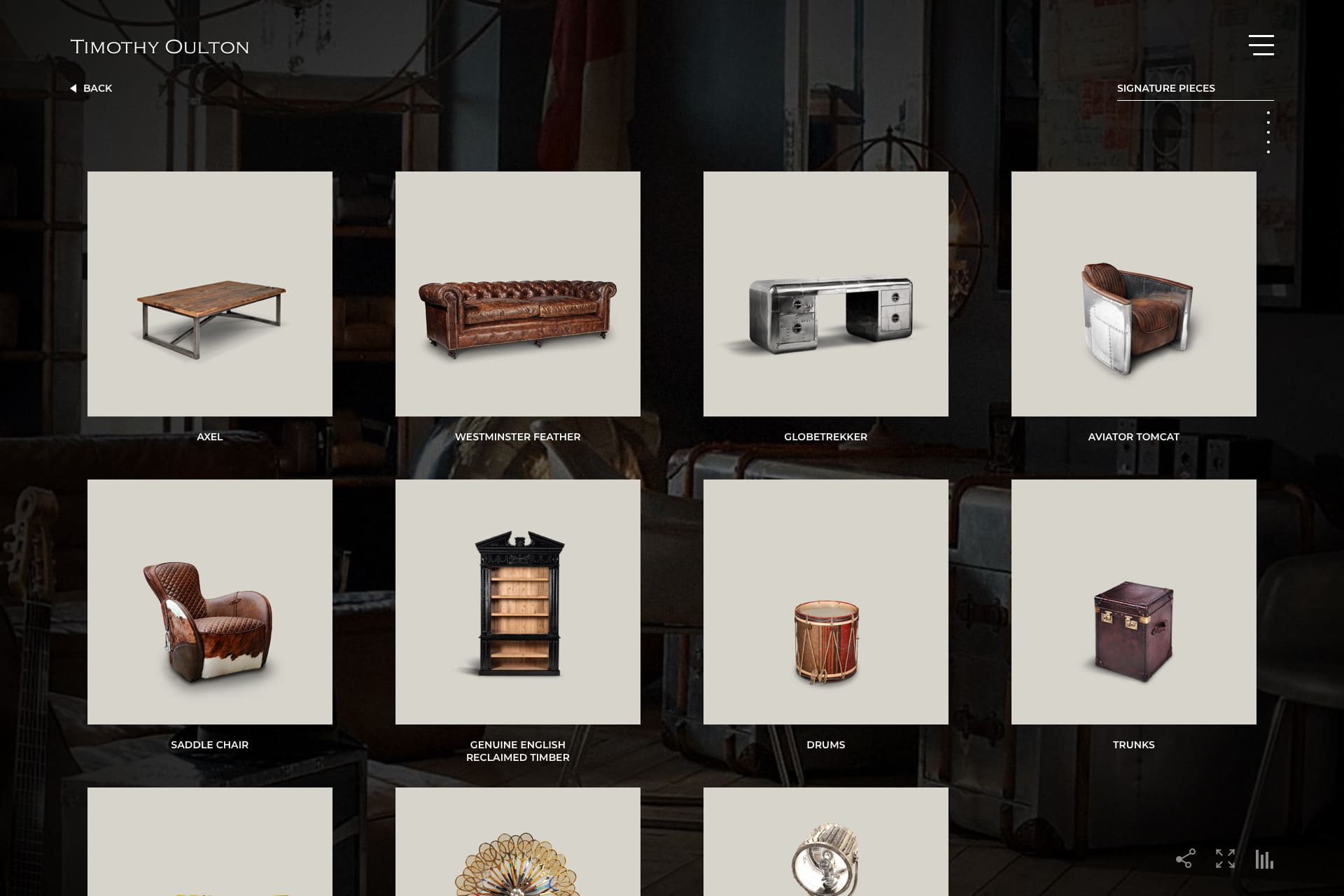Image resolution: width=1344 pixels, height=896 pixels.
Task: Select the Trunks tile
Action: [1134, 602]
